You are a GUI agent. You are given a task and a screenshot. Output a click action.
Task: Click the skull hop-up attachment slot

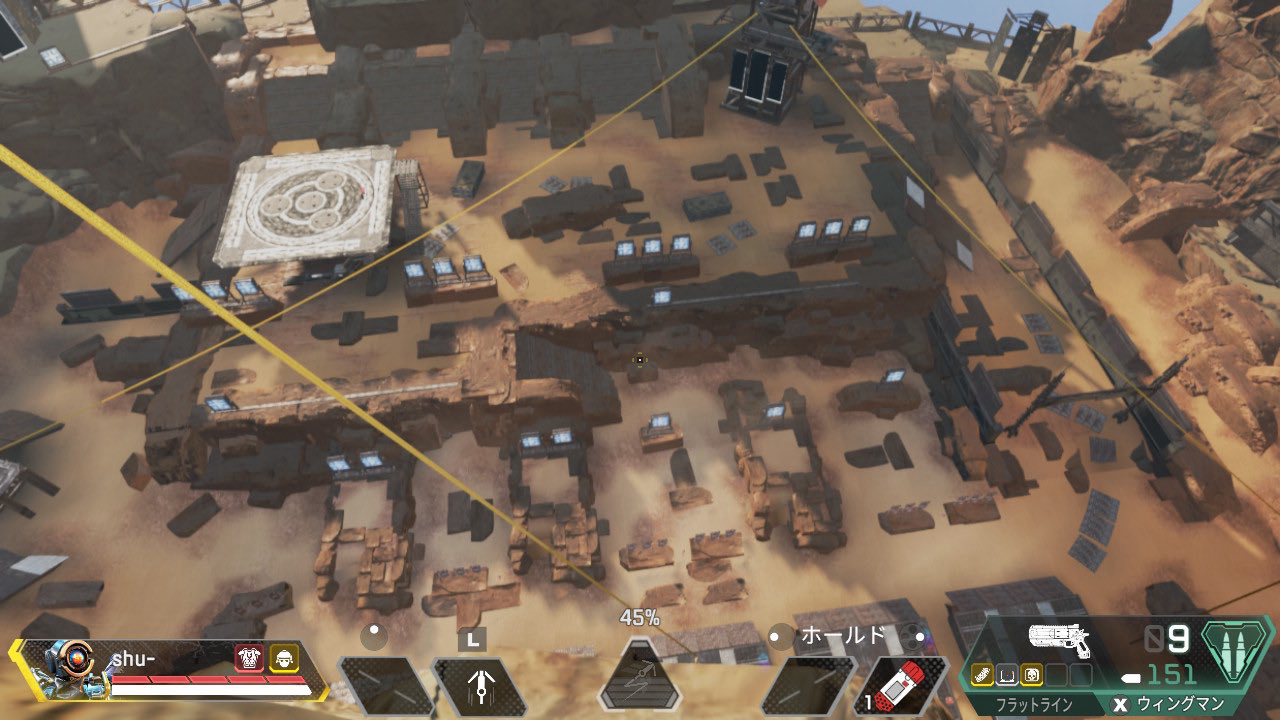point(1034,675)
